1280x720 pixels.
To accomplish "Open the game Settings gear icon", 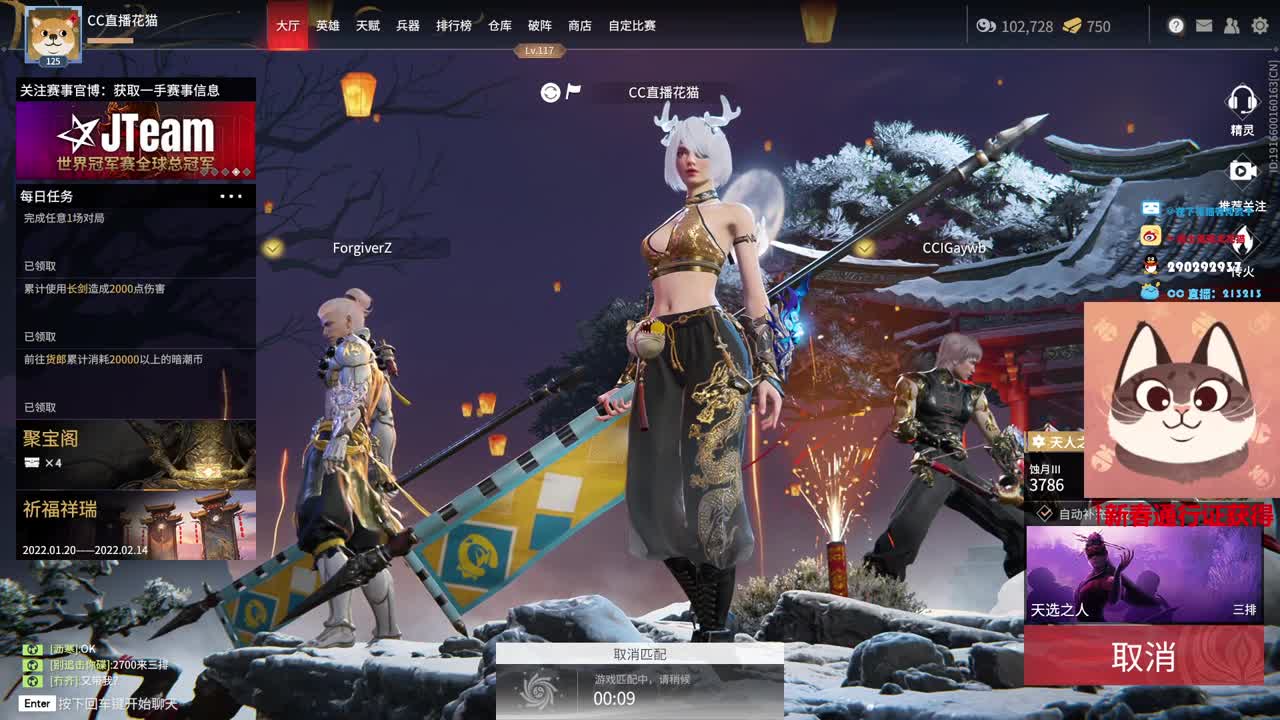I will click(1258, 27).
